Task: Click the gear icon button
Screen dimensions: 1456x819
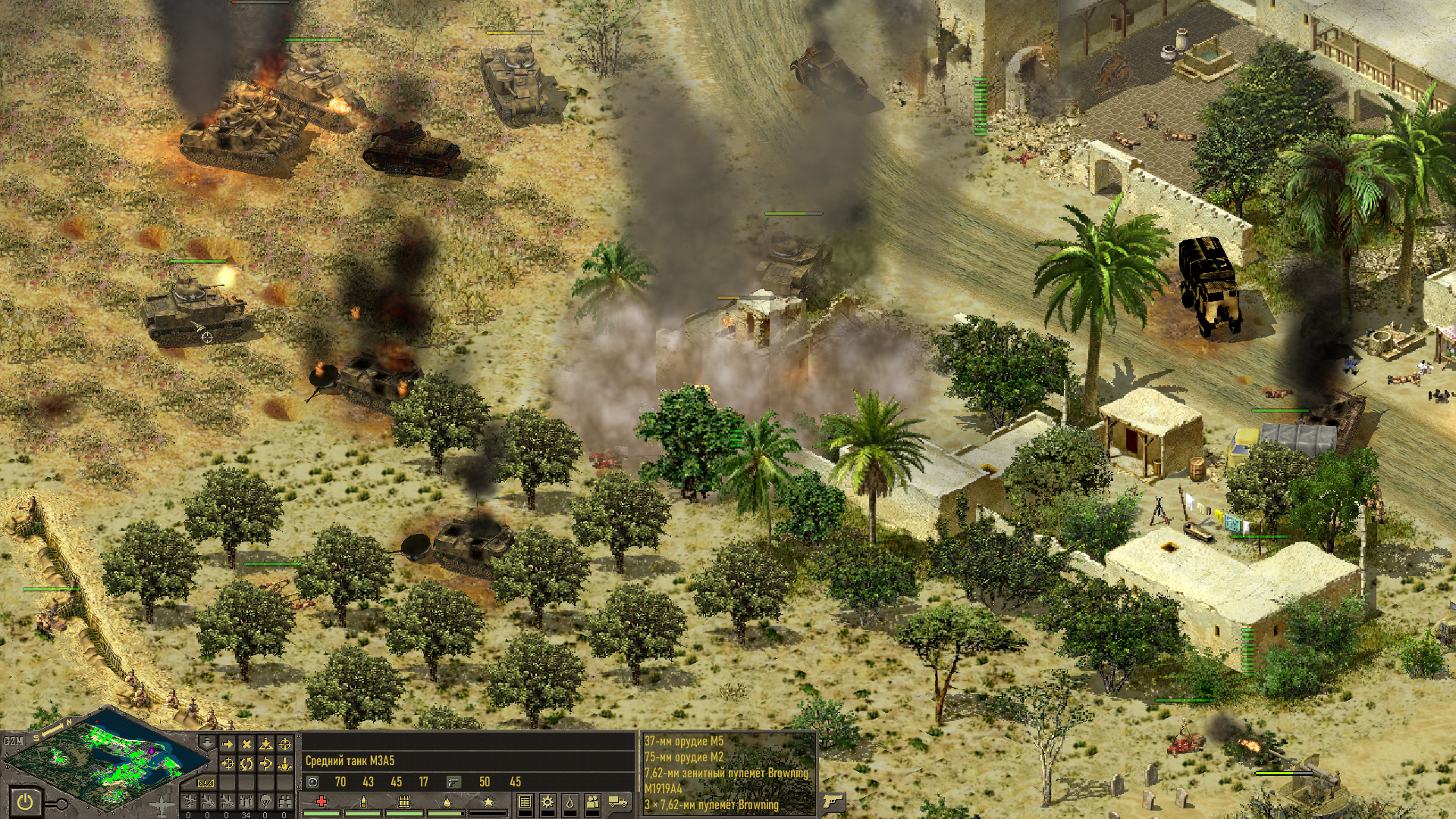Action: tap(547, 802)
